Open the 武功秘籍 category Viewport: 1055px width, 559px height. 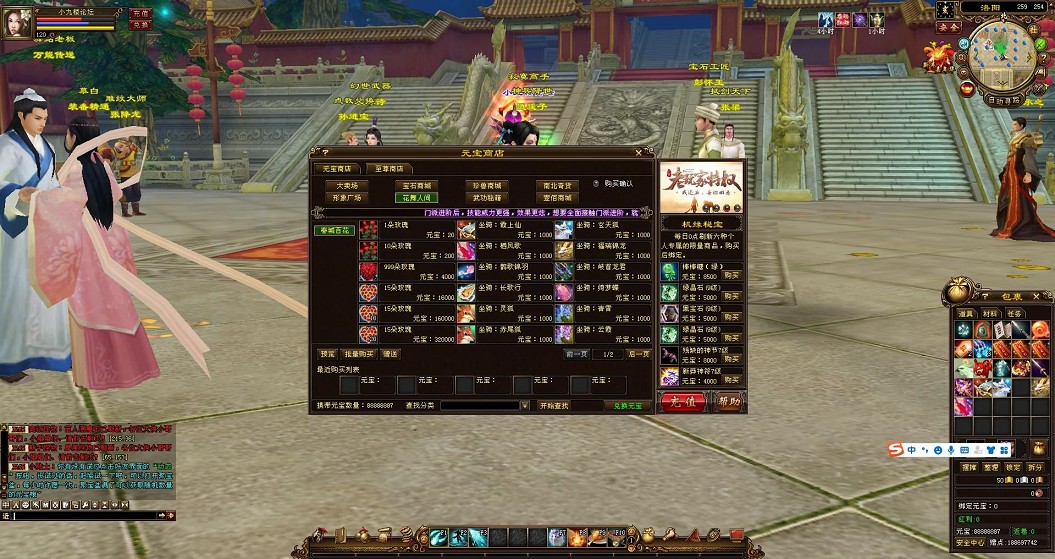487,198
